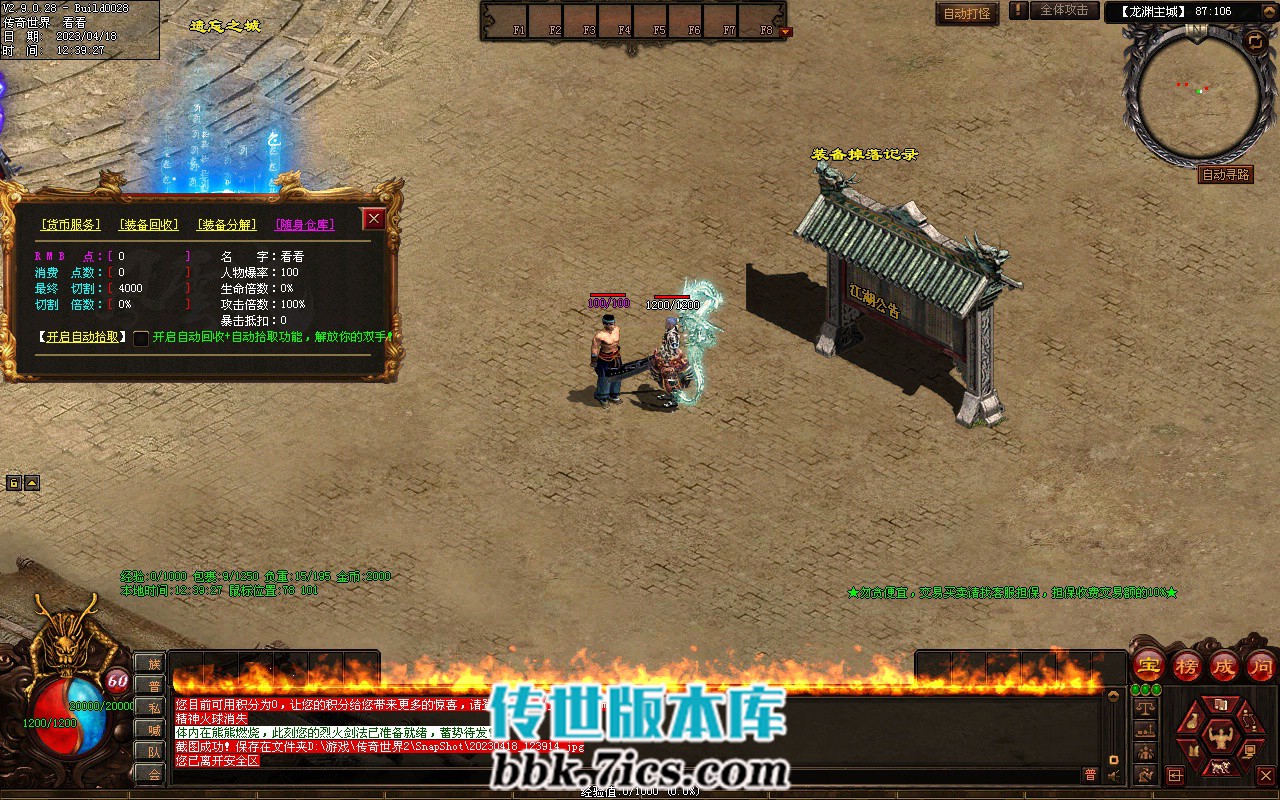Click the circular minimap
1280x800 pixels.
click(1198, 92)
